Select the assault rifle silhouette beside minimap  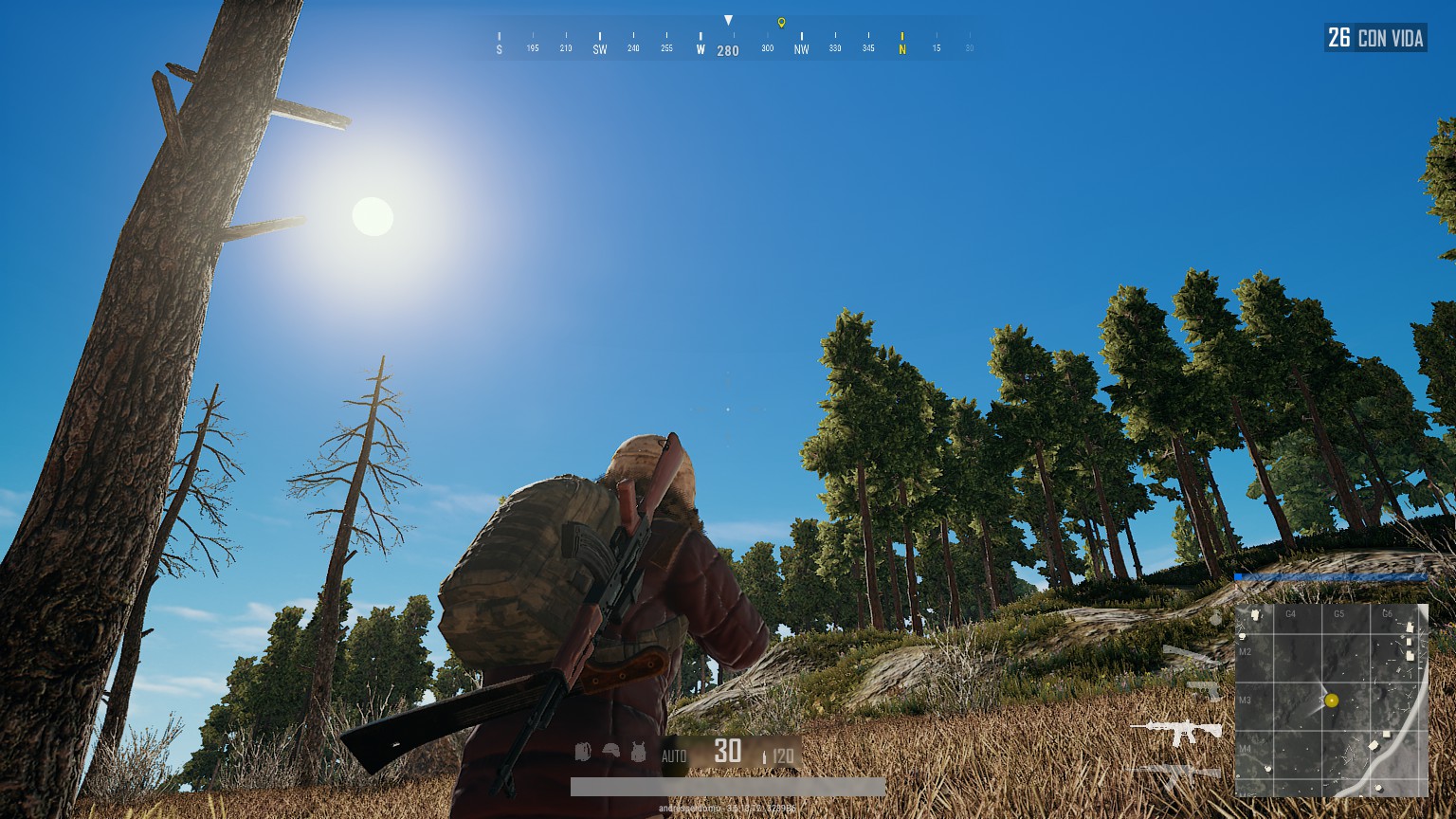point(1174,728)
